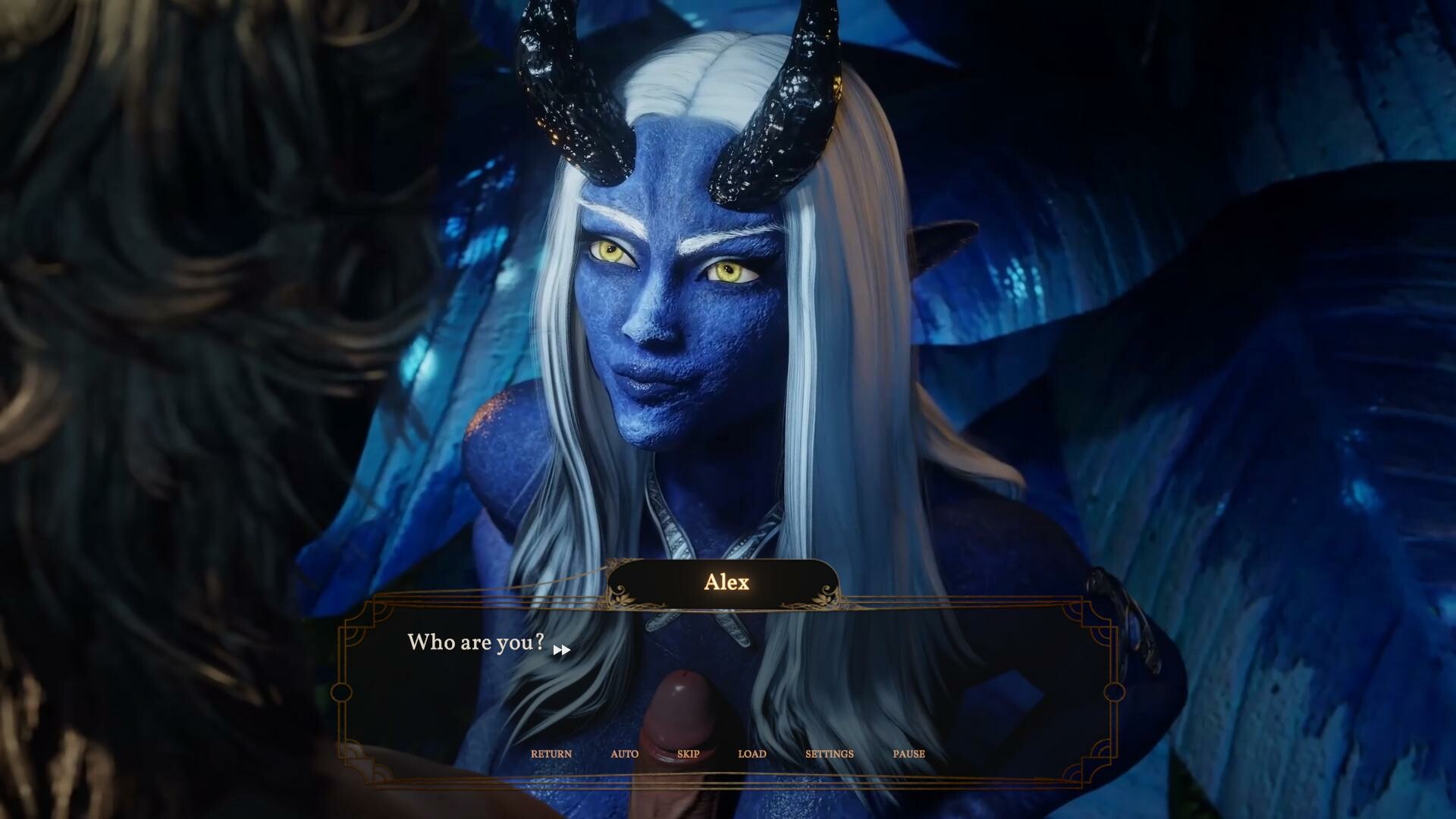1456x819 pixels.
Task: Select SETTINGS to adjust text speed
Action: coord(830,754)
